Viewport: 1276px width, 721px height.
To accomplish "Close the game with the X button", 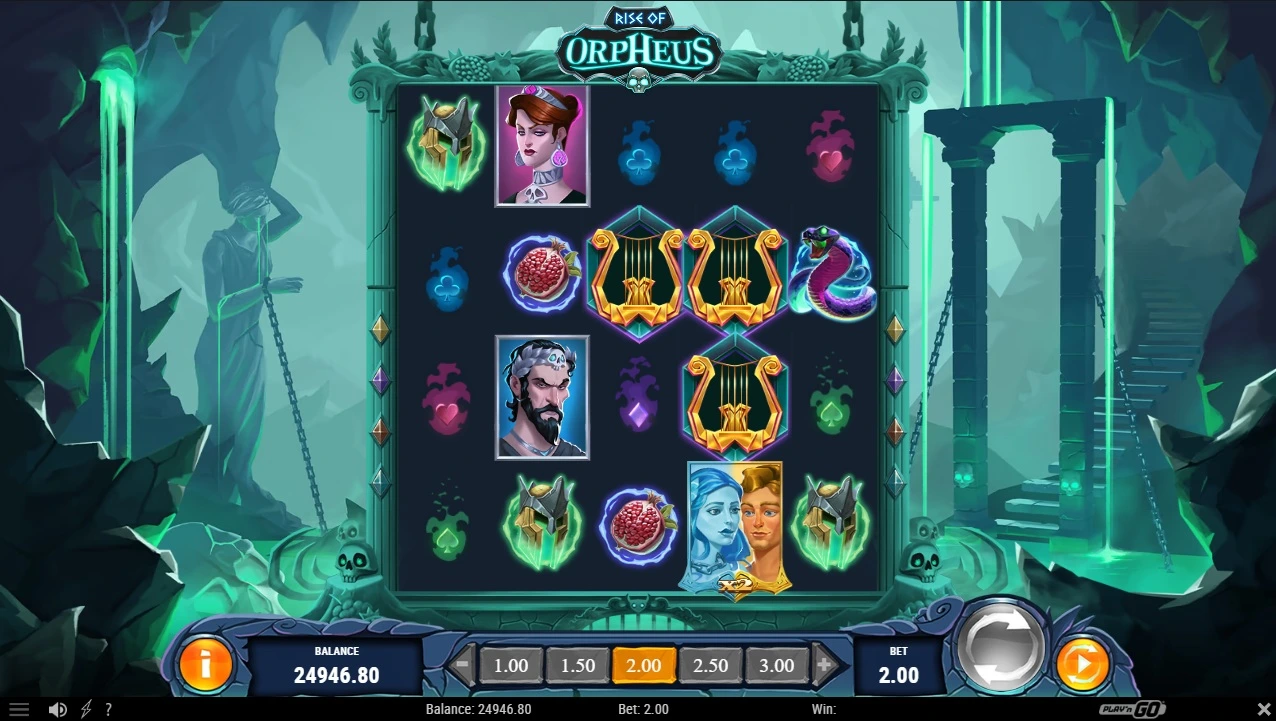I will pos(1262,710).
